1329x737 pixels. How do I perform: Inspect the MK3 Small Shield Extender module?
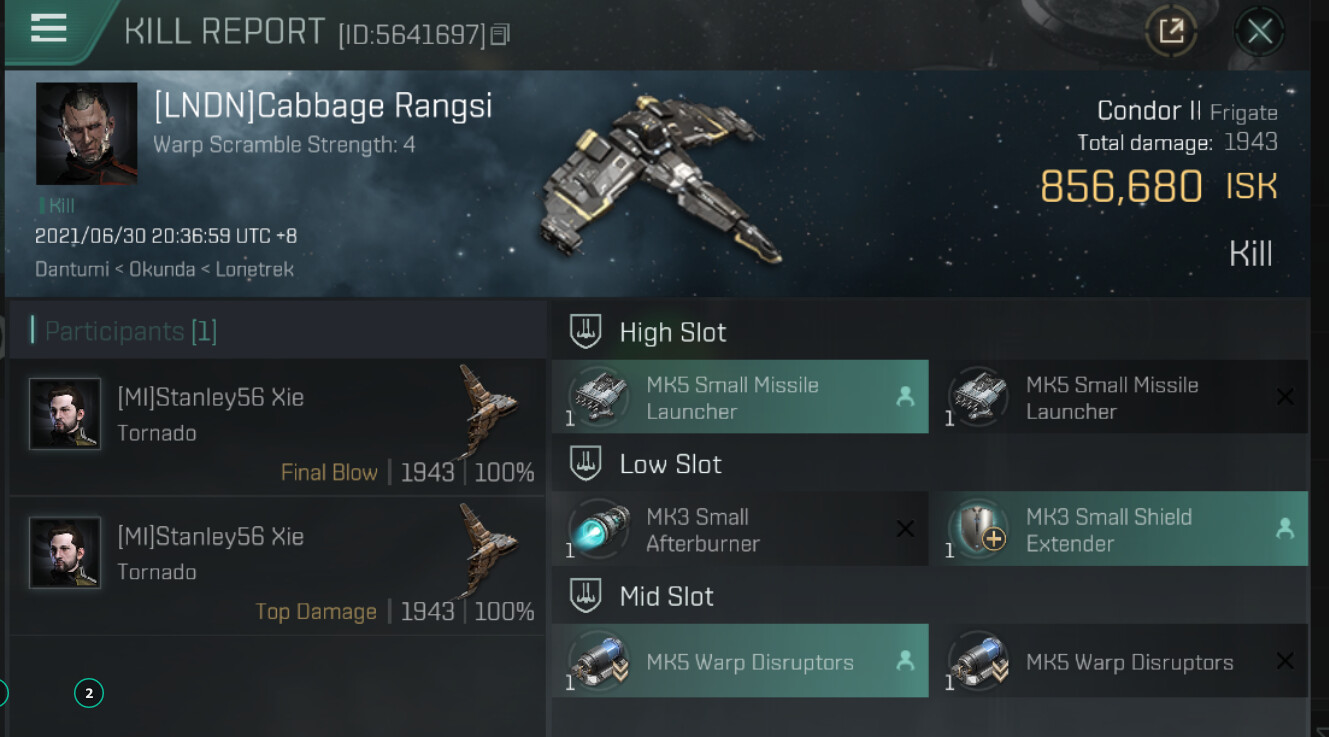coord(1119,529)
